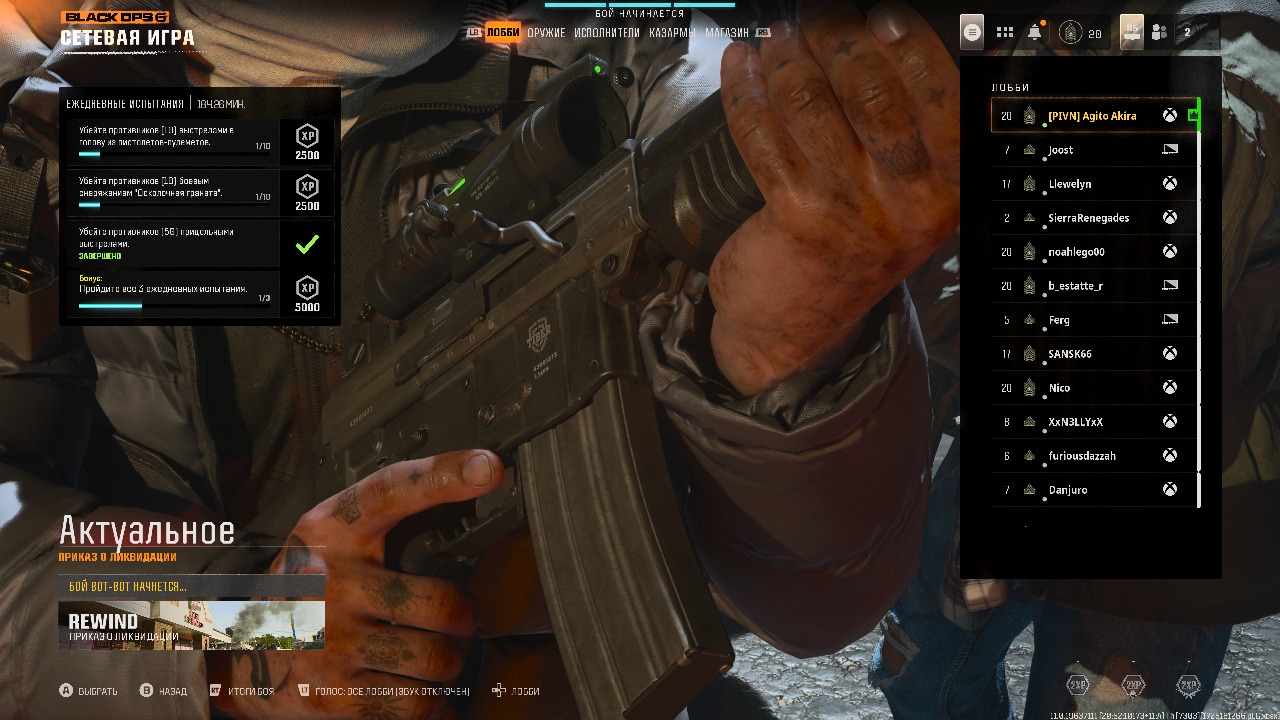1280x720 pixels.
Task: Open the hamburger menu icon
Action: (x=971, y=32)
